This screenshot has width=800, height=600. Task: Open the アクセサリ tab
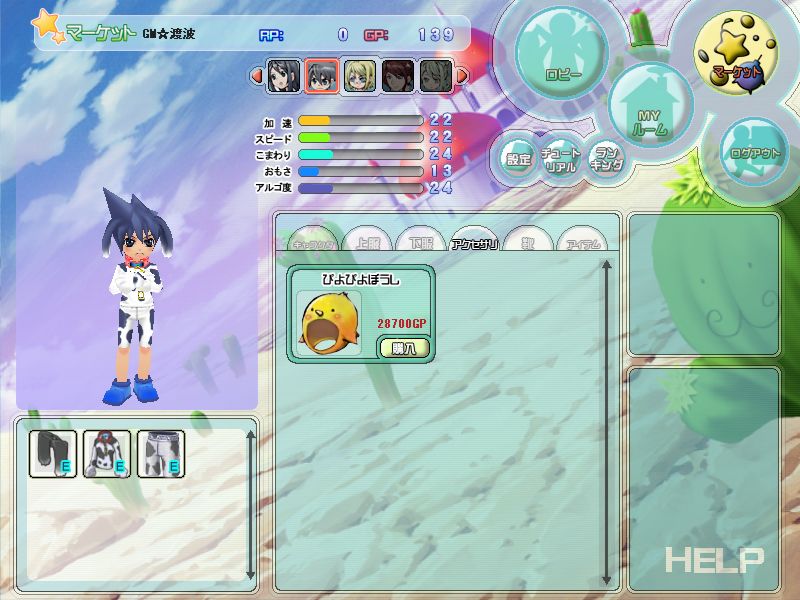pyautogui.click(x=475, y=243)
